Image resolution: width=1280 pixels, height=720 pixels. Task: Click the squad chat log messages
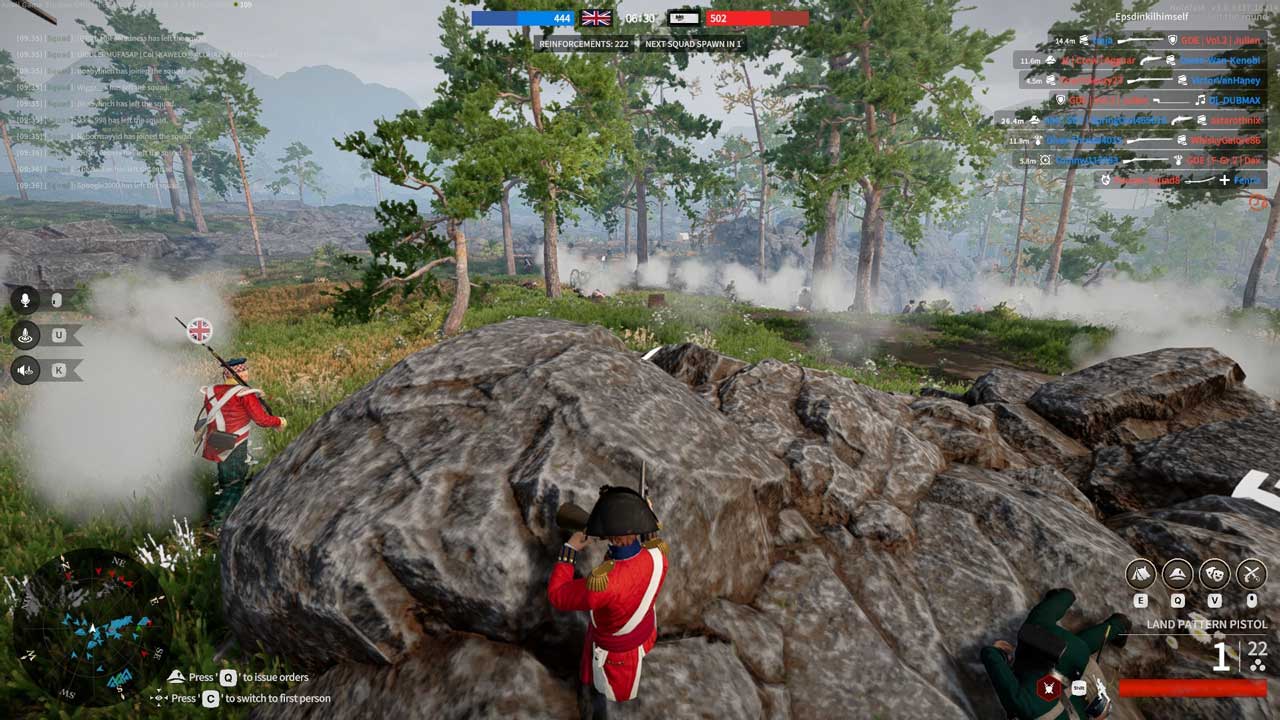click(x=110, y=110)
